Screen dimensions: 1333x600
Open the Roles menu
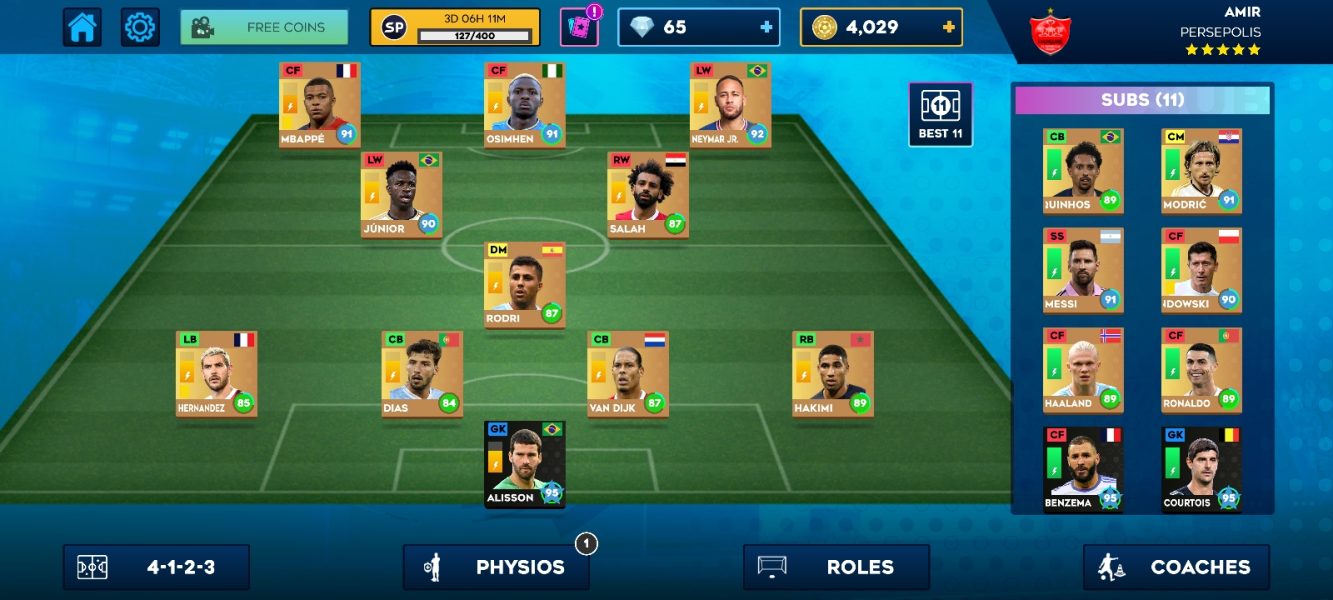pyautogui.click(x=836, y=567)
